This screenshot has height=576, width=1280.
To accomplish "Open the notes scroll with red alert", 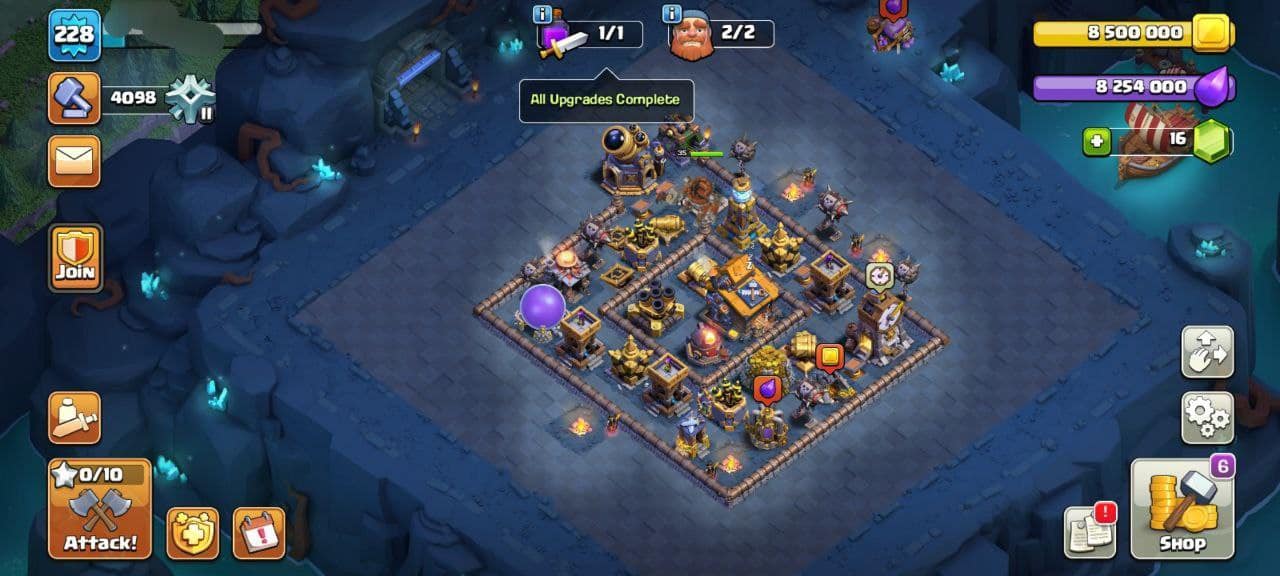I will 1090,532.
